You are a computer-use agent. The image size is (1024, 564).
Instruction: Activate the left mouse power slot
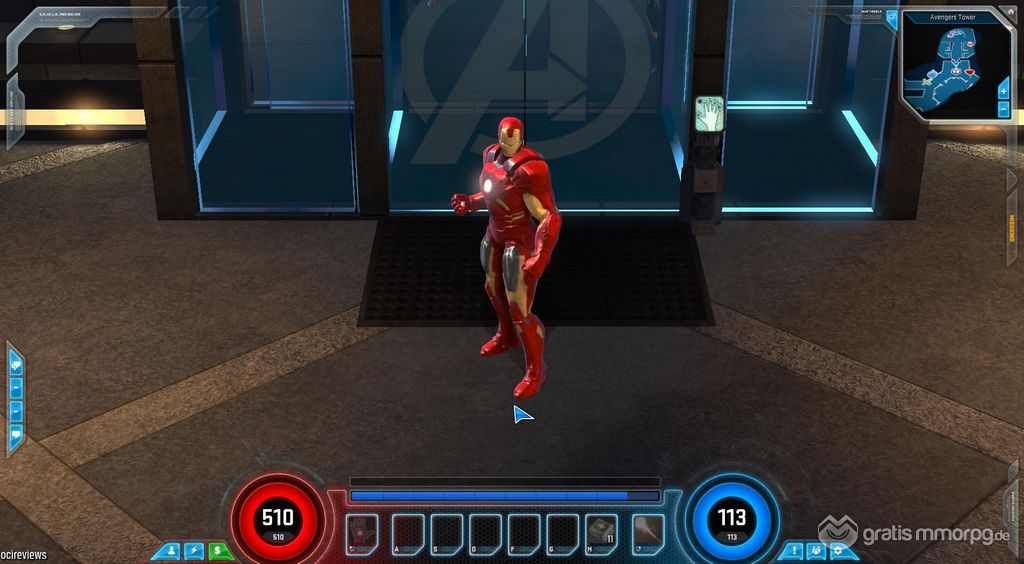(x=361, y=534)
